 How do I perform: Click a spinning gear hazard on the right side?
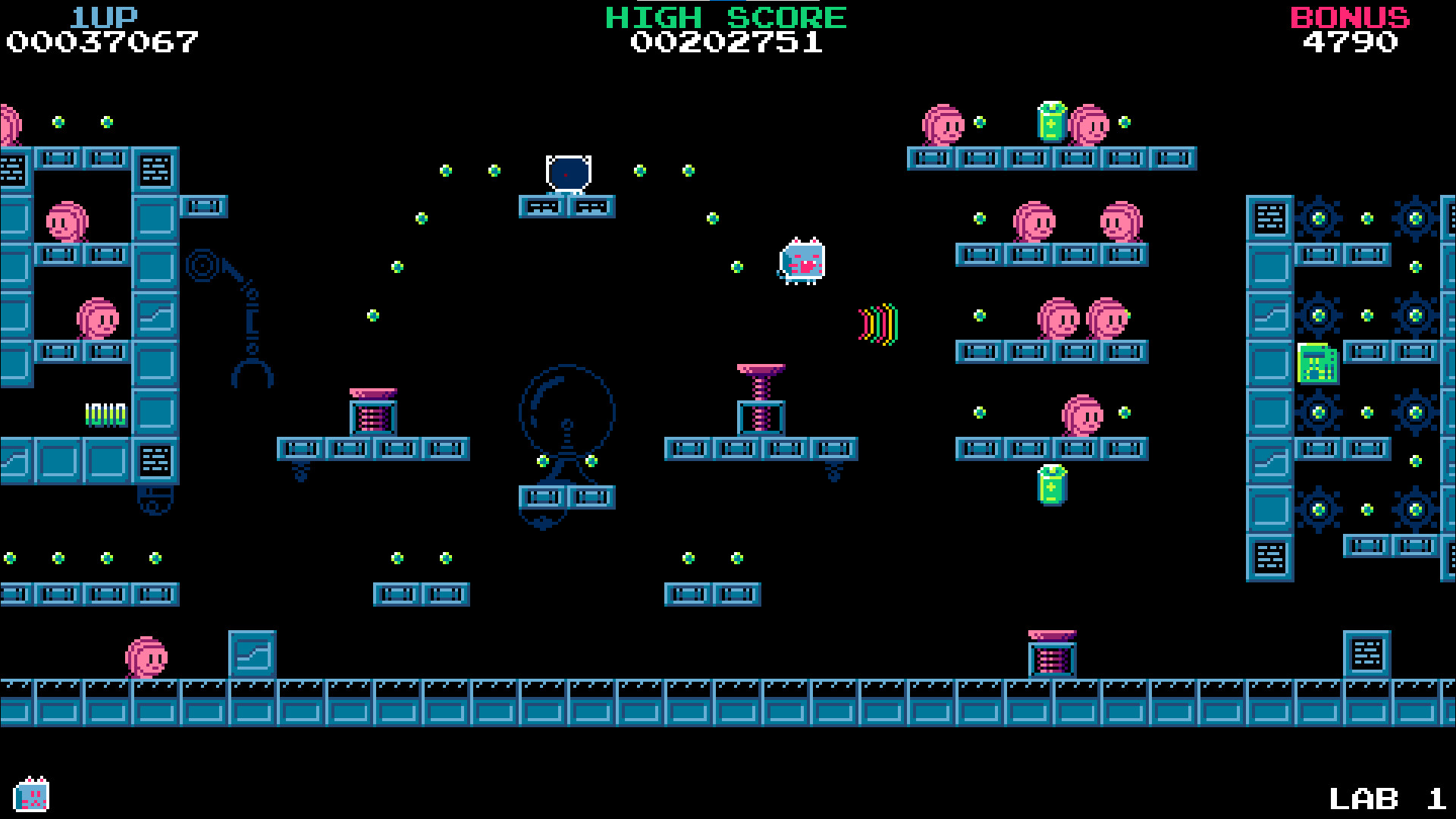[1317, 219]
